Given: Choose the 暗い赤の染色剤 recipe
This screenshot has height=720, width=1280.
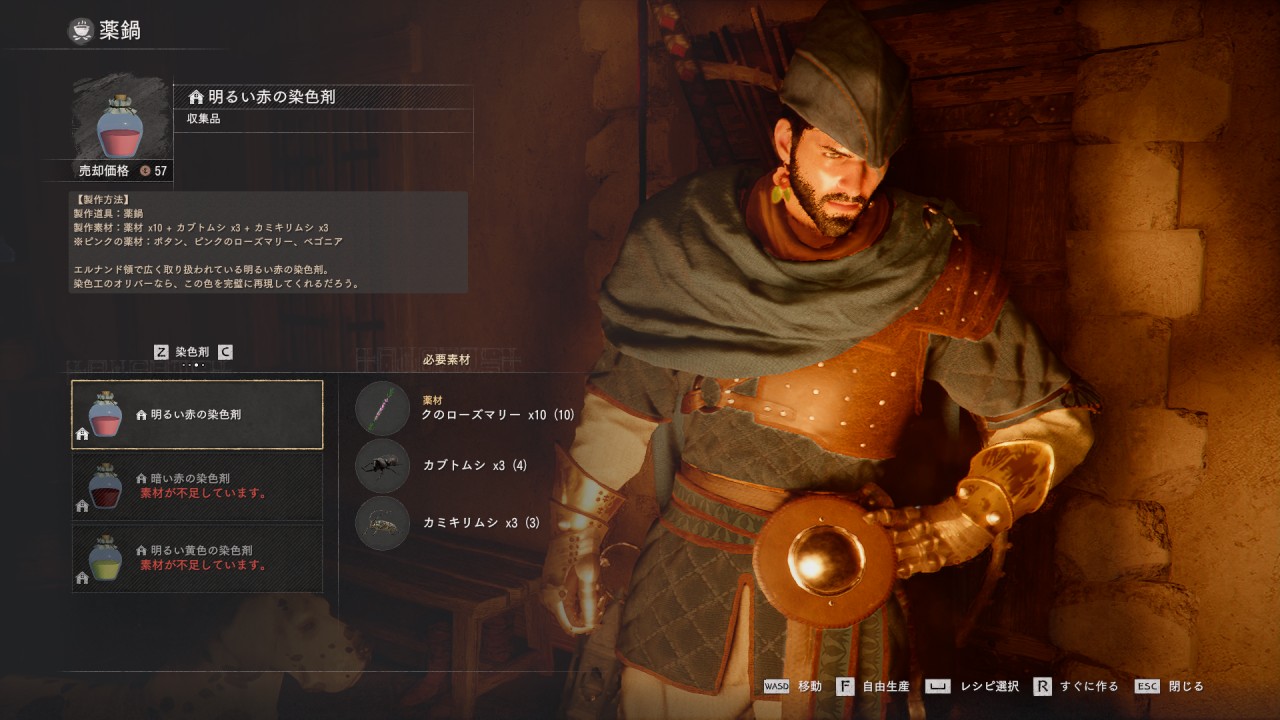Looking at the screenshot, I should 197,486.
